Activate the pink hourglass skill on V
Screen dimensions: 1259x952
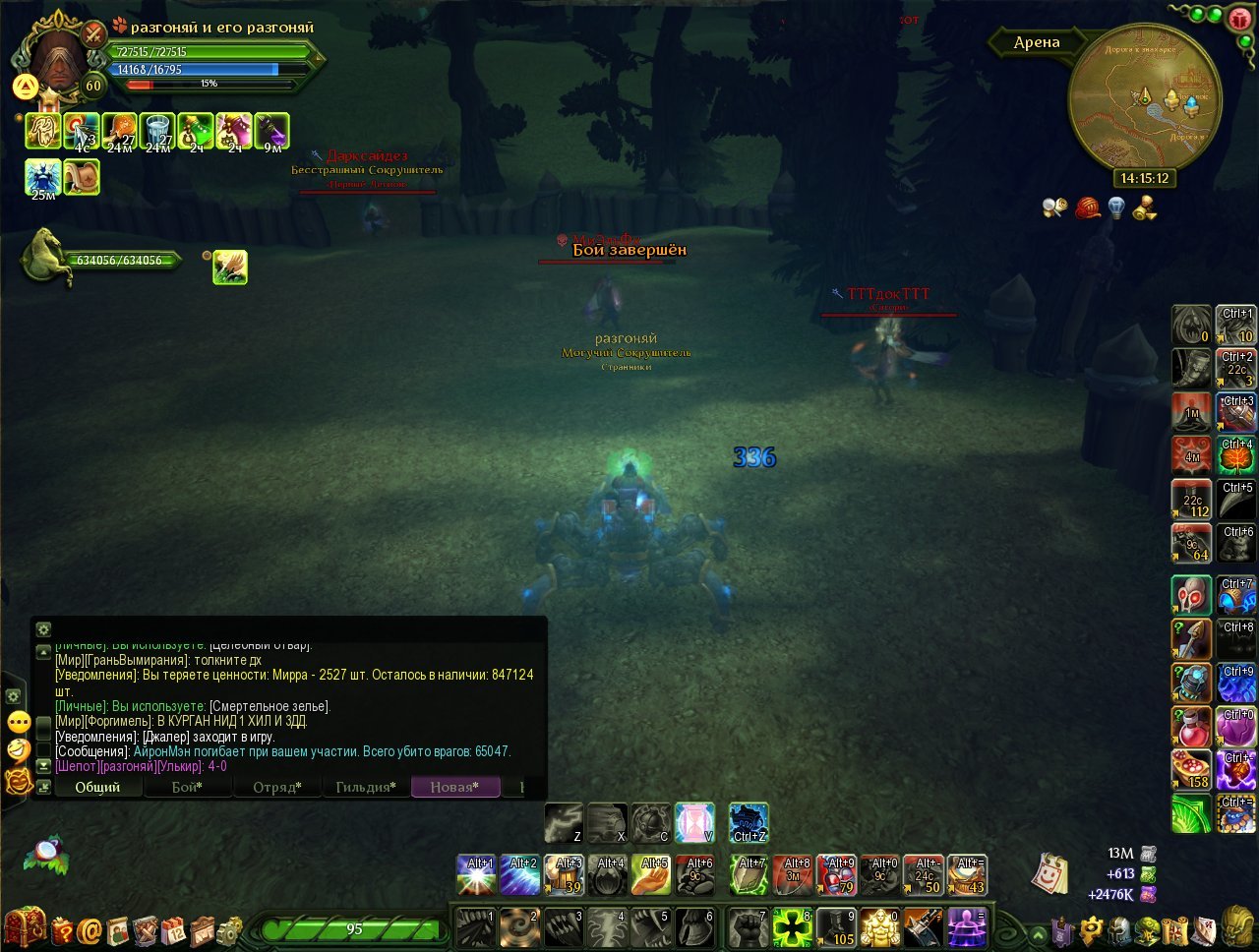coord(694,823)
